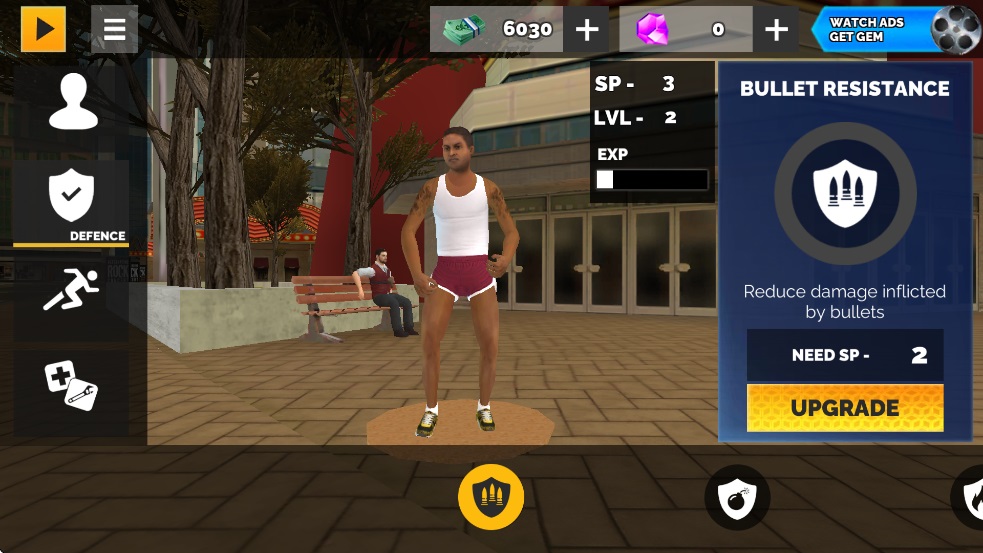Select the yellow bullet resistance skill icon

[x=491, y=497]
